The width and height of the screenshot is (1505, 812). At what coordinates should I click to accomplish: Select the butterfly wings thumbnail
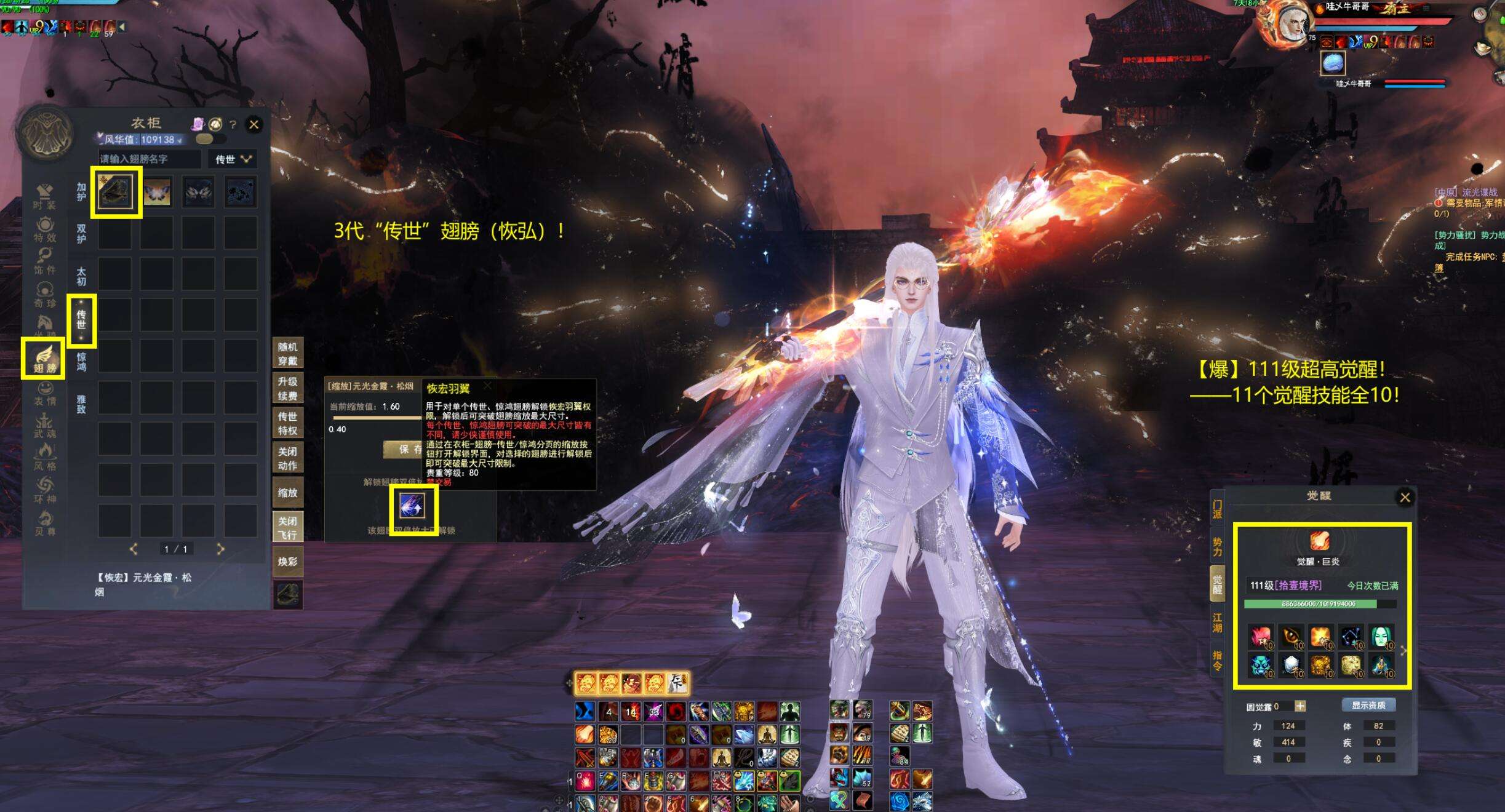(x=158, y=192)
